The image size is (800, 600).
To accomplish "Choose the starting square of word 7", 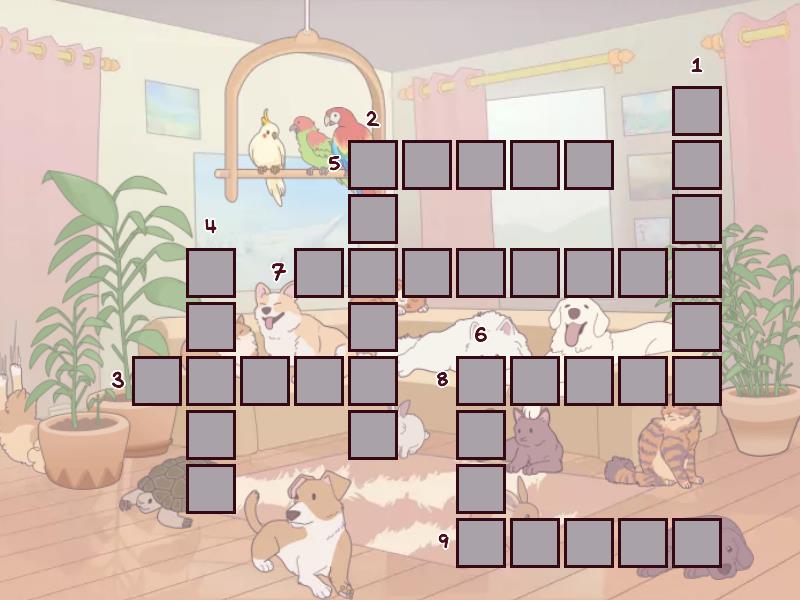I will click(319, 273).
